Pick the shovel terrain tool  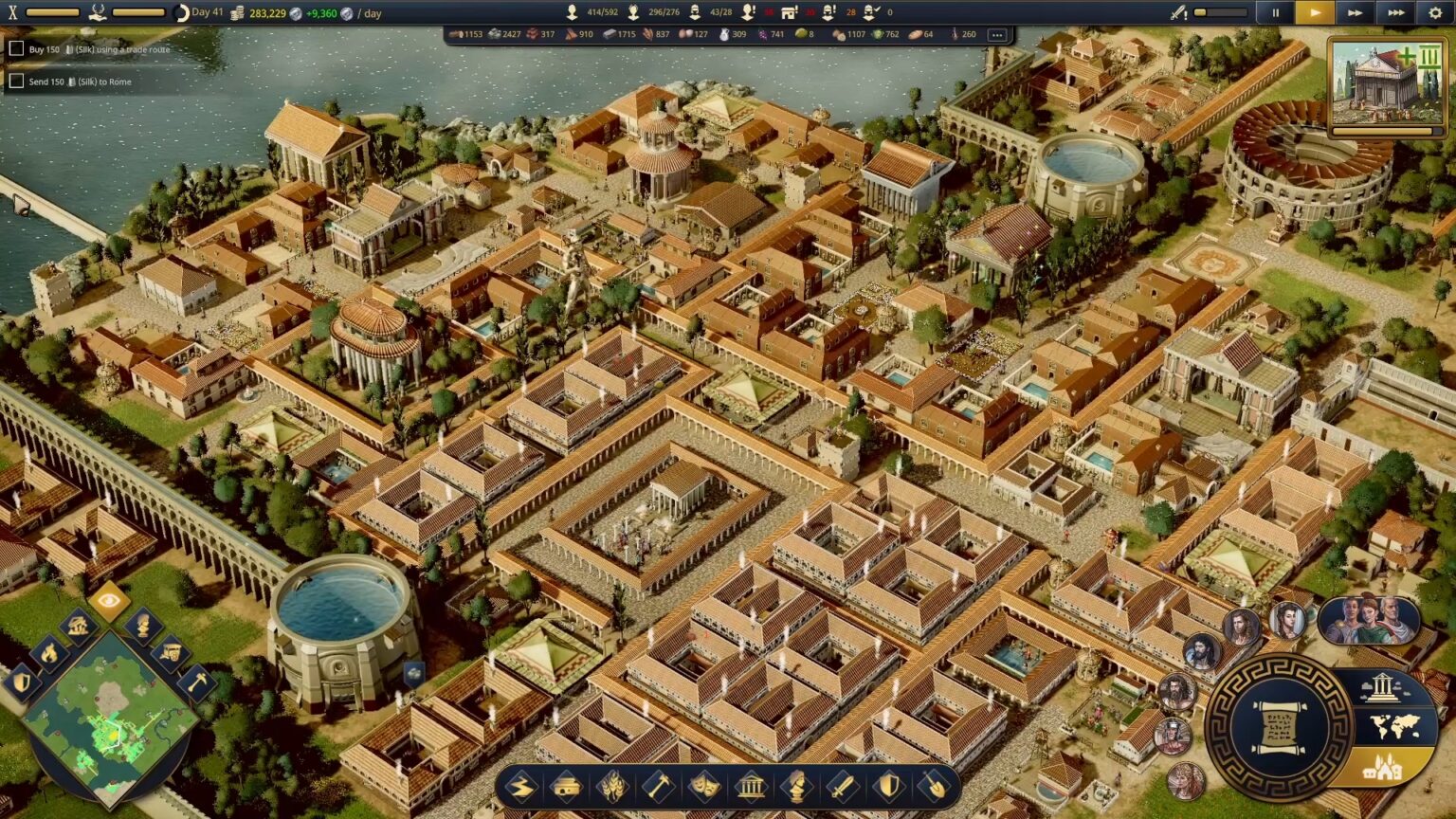coord(932,787)
